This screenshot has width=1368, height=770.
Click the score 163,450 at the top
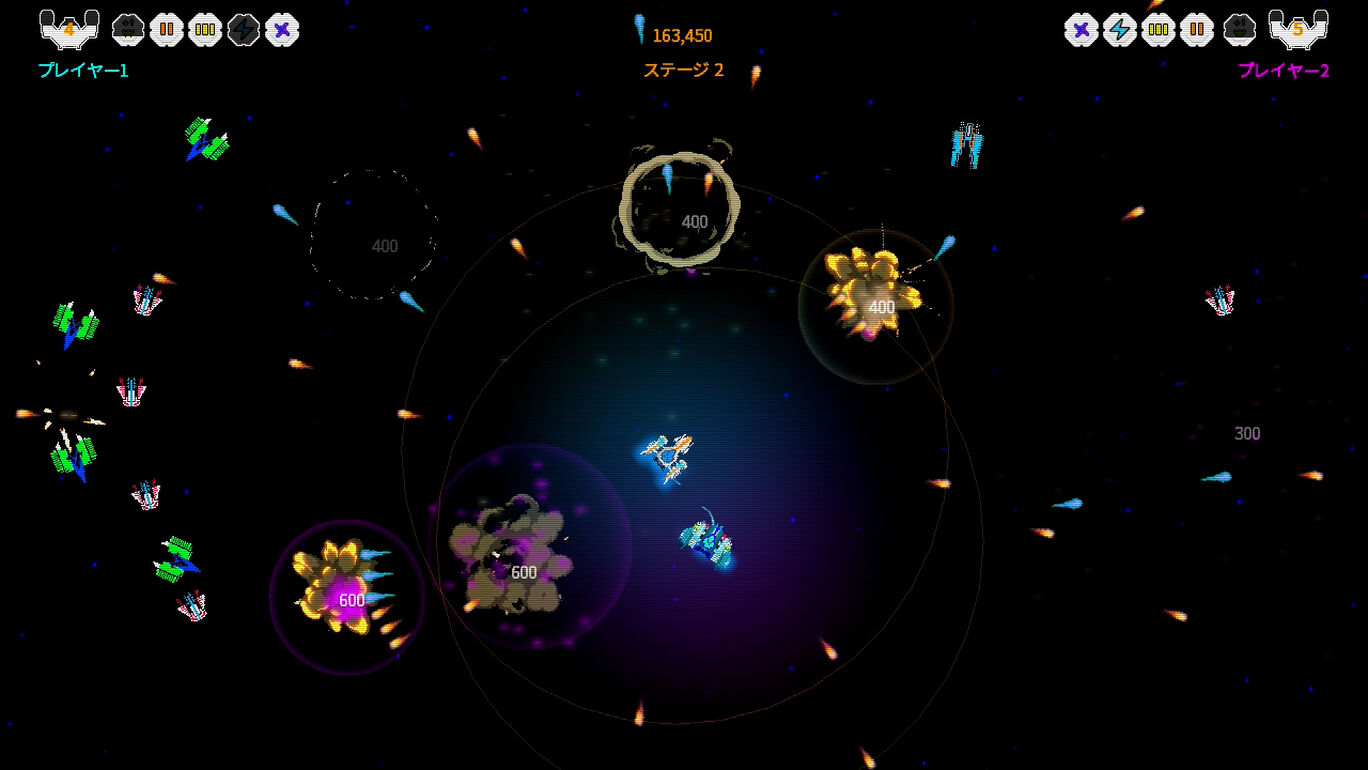(x=682, y=34)
